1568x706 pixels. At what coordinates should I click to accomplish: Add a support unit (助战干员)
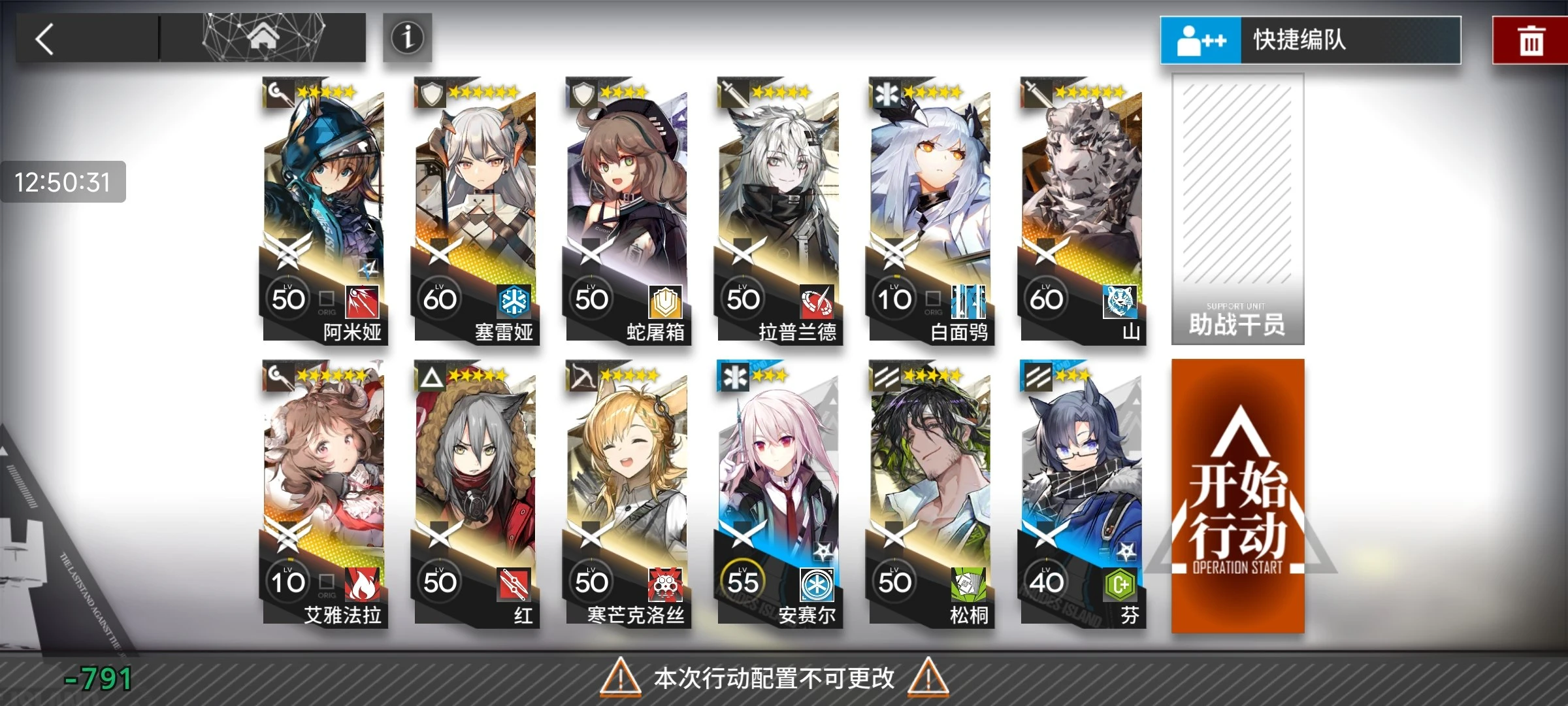coord(1237,209)
